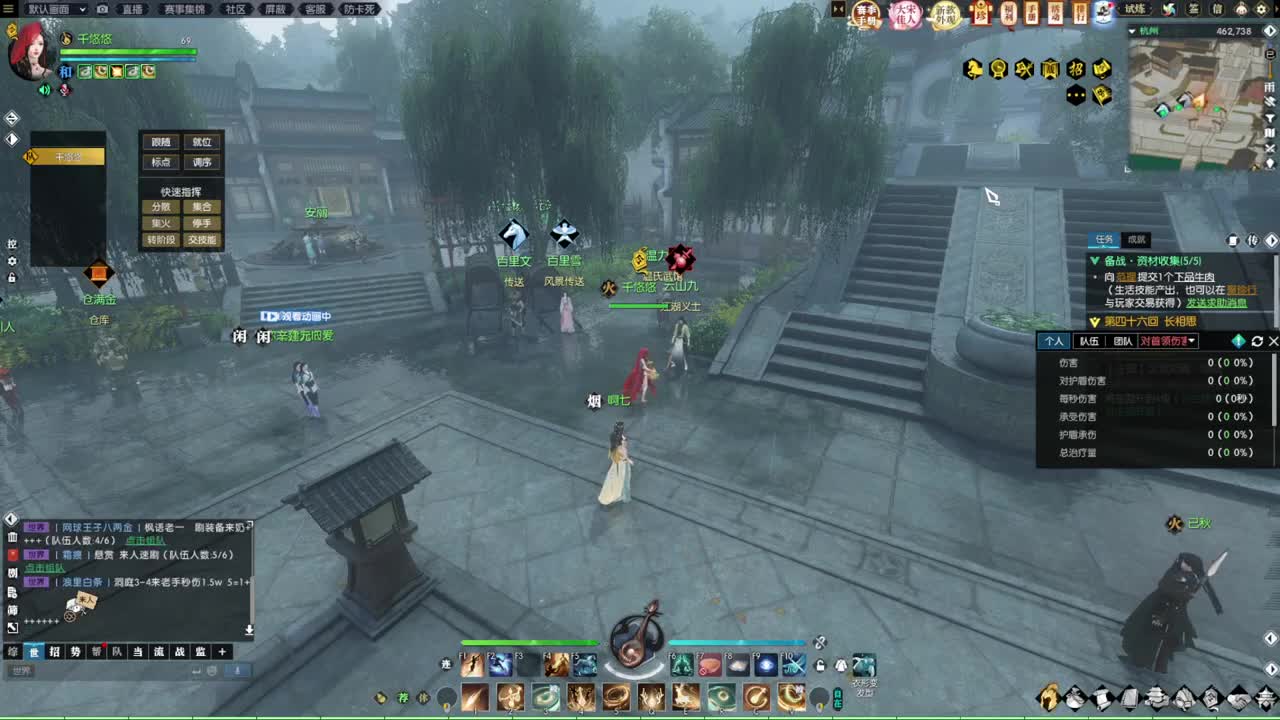Open the 信 mail icon in top bar

(x=1218, y=9)
